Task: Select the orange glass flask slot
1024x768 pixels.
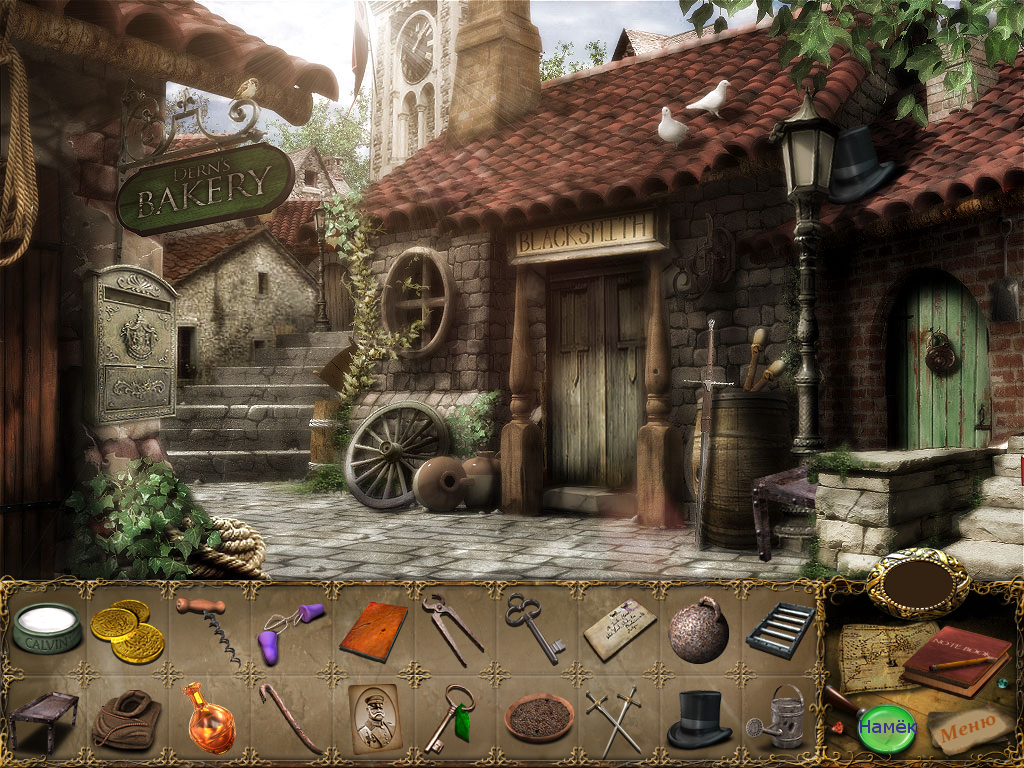Action: (x=209, y=717)
